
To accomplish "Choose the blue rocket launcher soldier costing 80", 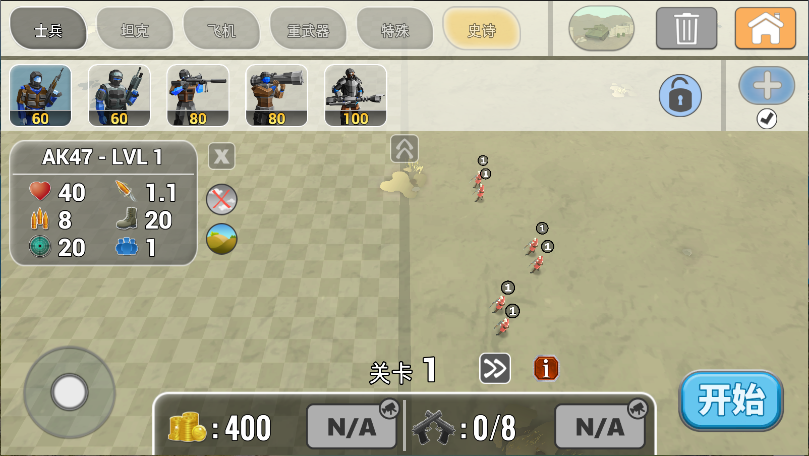I will 198,96.
